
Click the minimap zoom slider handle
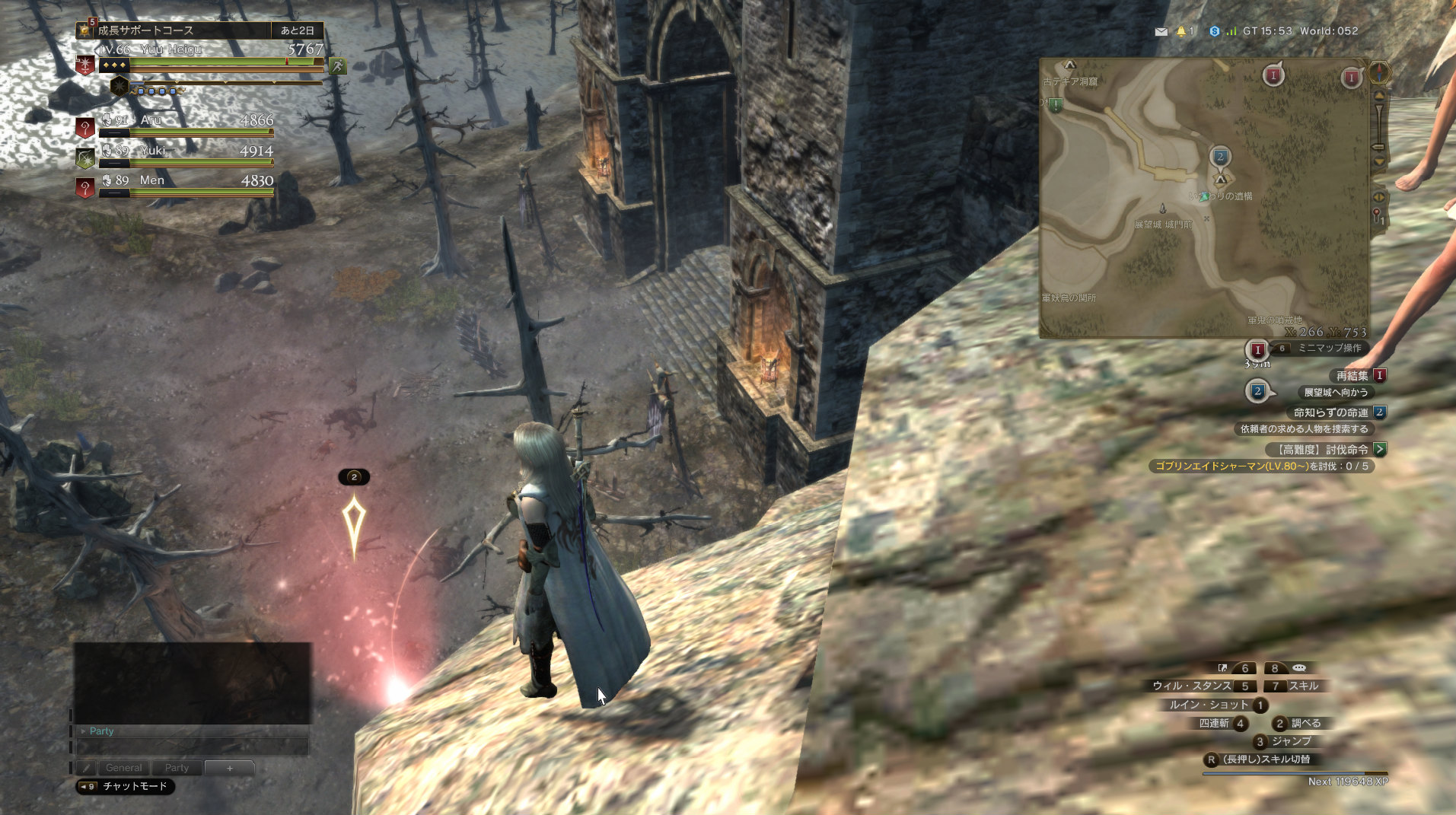point(1378,146)
